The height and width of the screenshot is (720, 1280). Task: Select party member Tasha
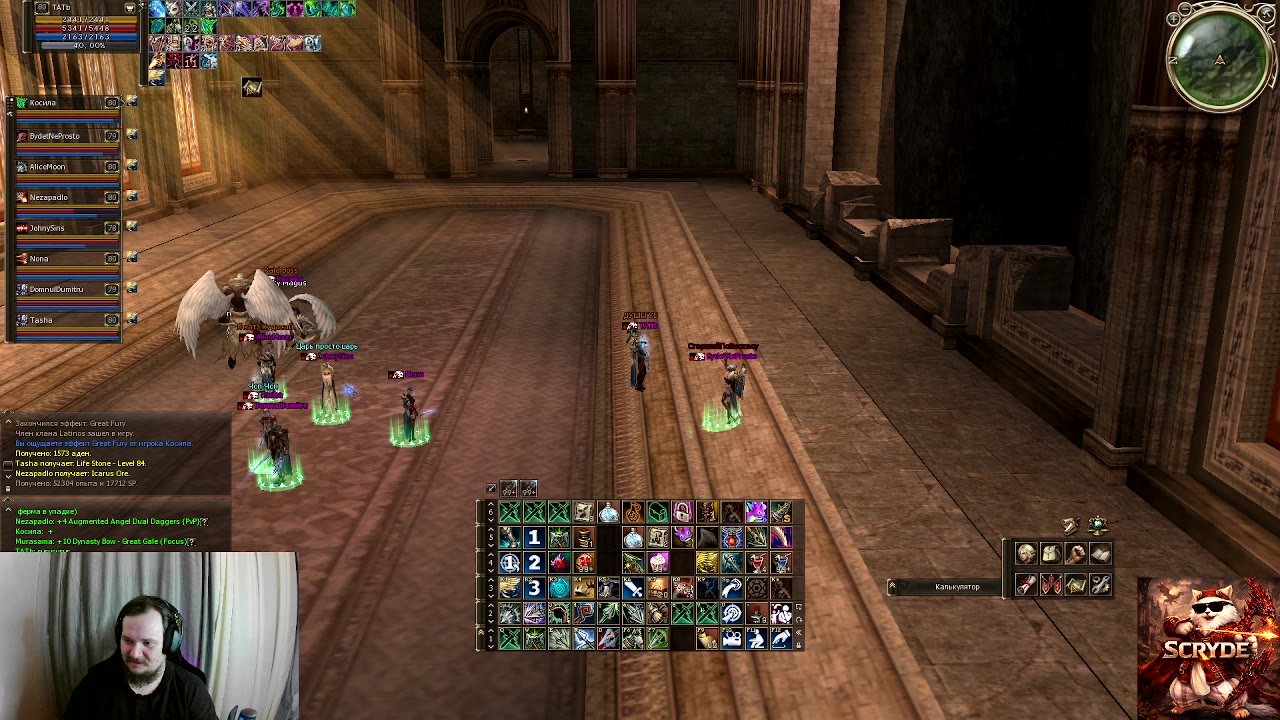(x=41, y=320)
